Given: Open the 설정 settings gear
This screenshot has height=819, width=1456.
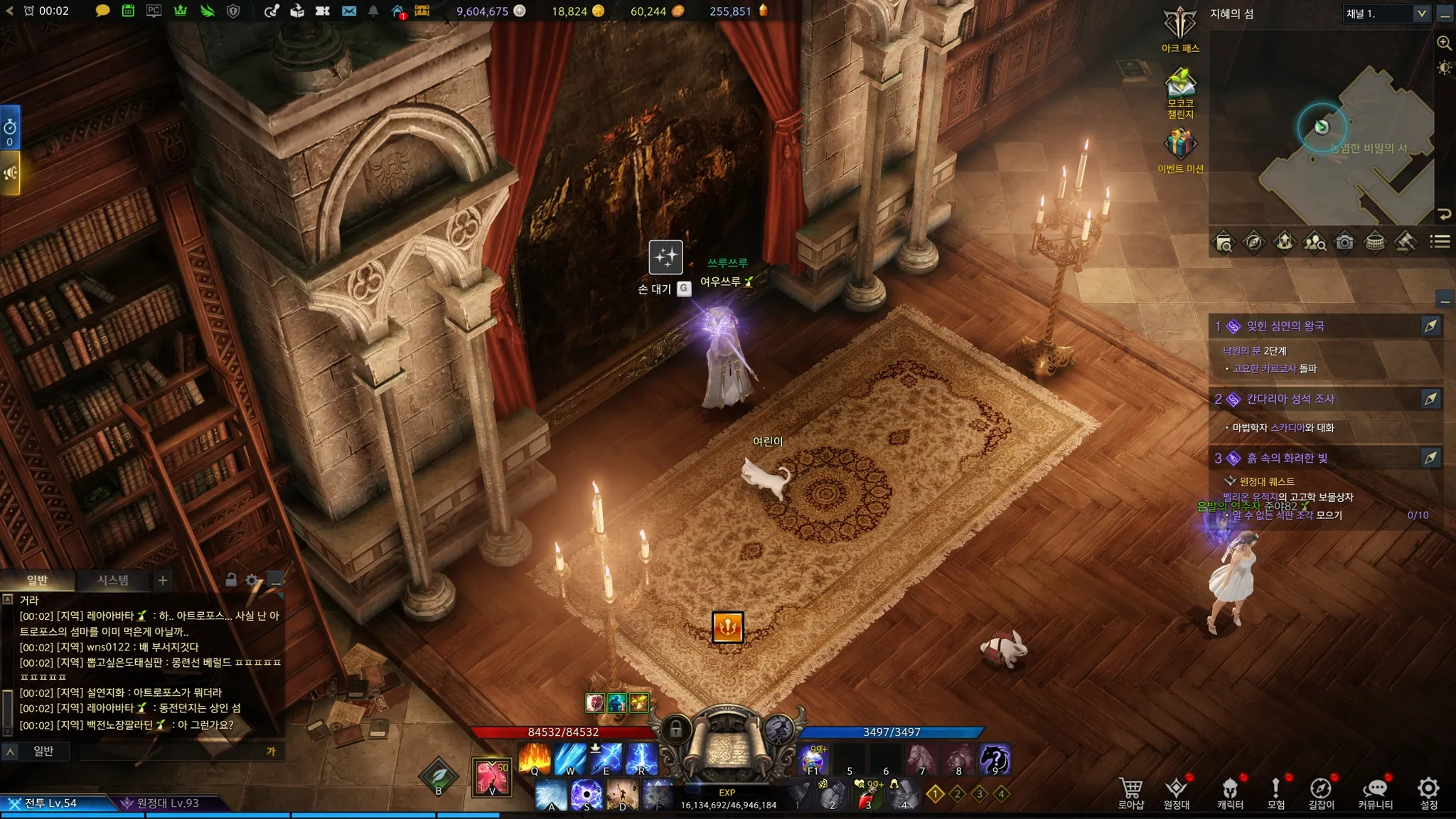Looking at the screenshot, I should (1428, 793).
